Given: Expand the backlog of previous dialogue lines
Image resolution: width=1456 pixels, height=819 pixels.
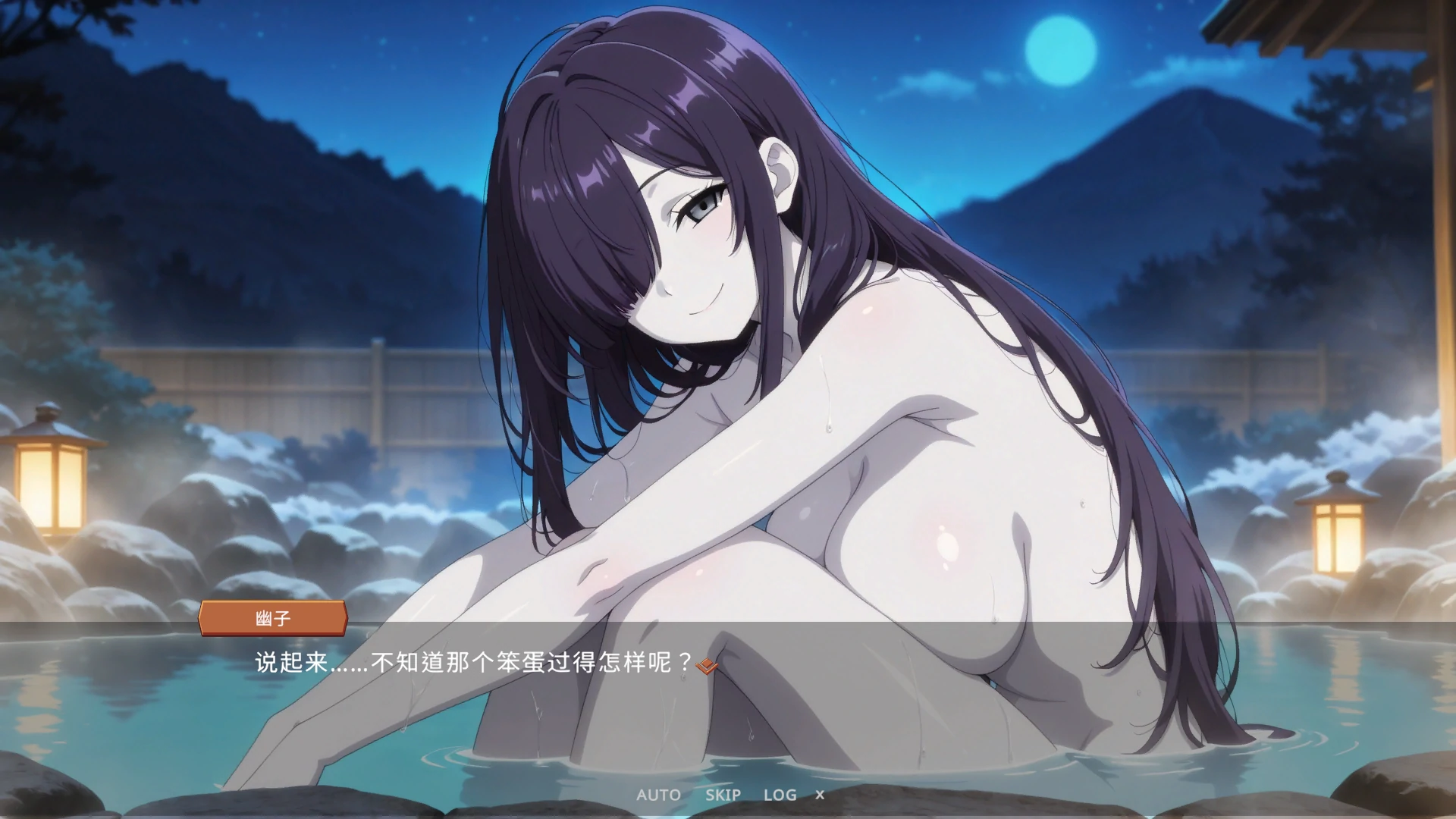Looking at the screenshot, I should click(782, 795).
